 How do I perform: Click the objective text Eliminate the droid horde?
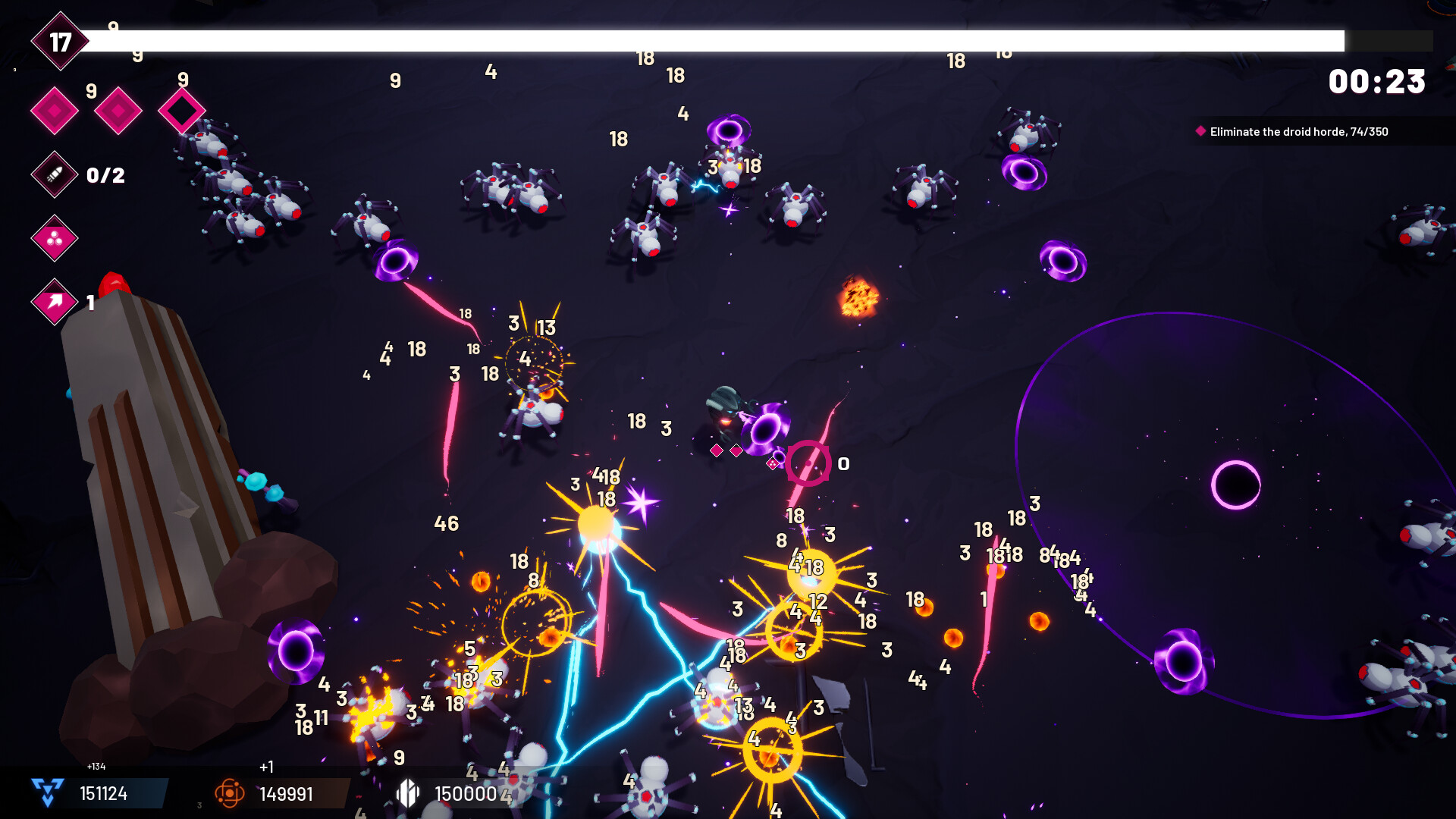[x=1298, y=130]
